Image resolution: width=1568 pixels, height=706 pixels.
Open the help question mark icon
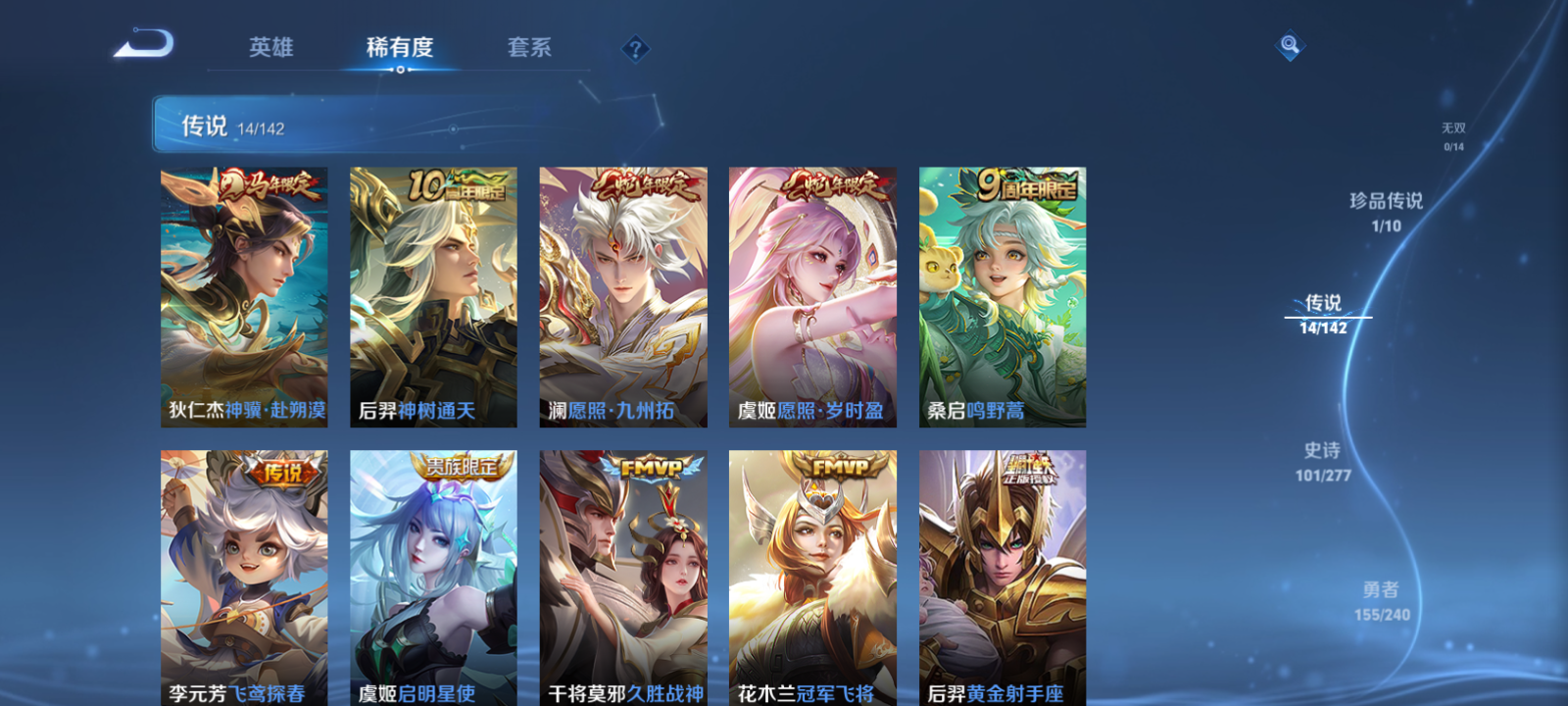pyautogui.click(x=636, y=48)
